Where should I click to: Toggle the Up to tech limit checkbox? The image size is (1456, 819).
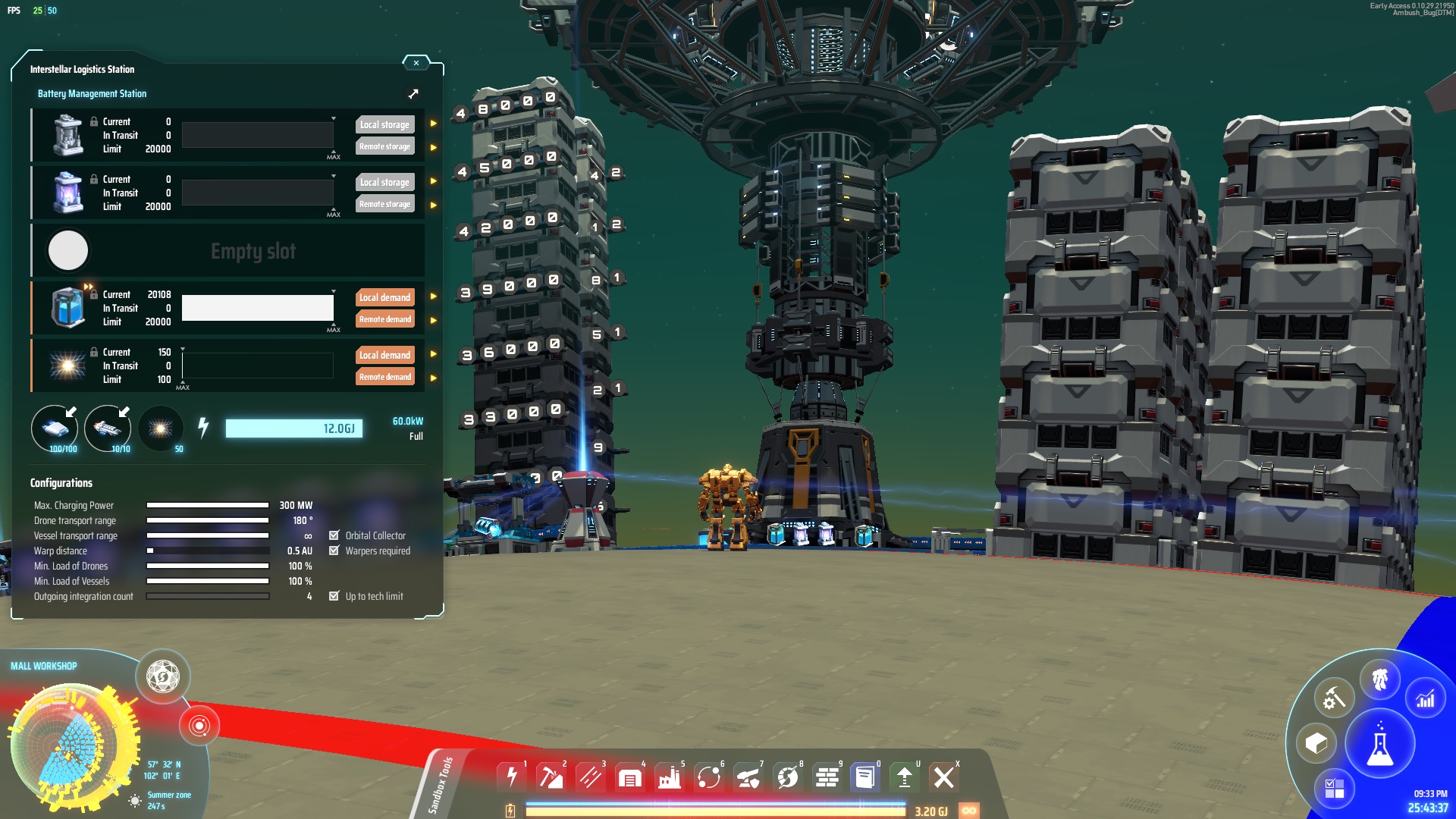tap(334, 596)
